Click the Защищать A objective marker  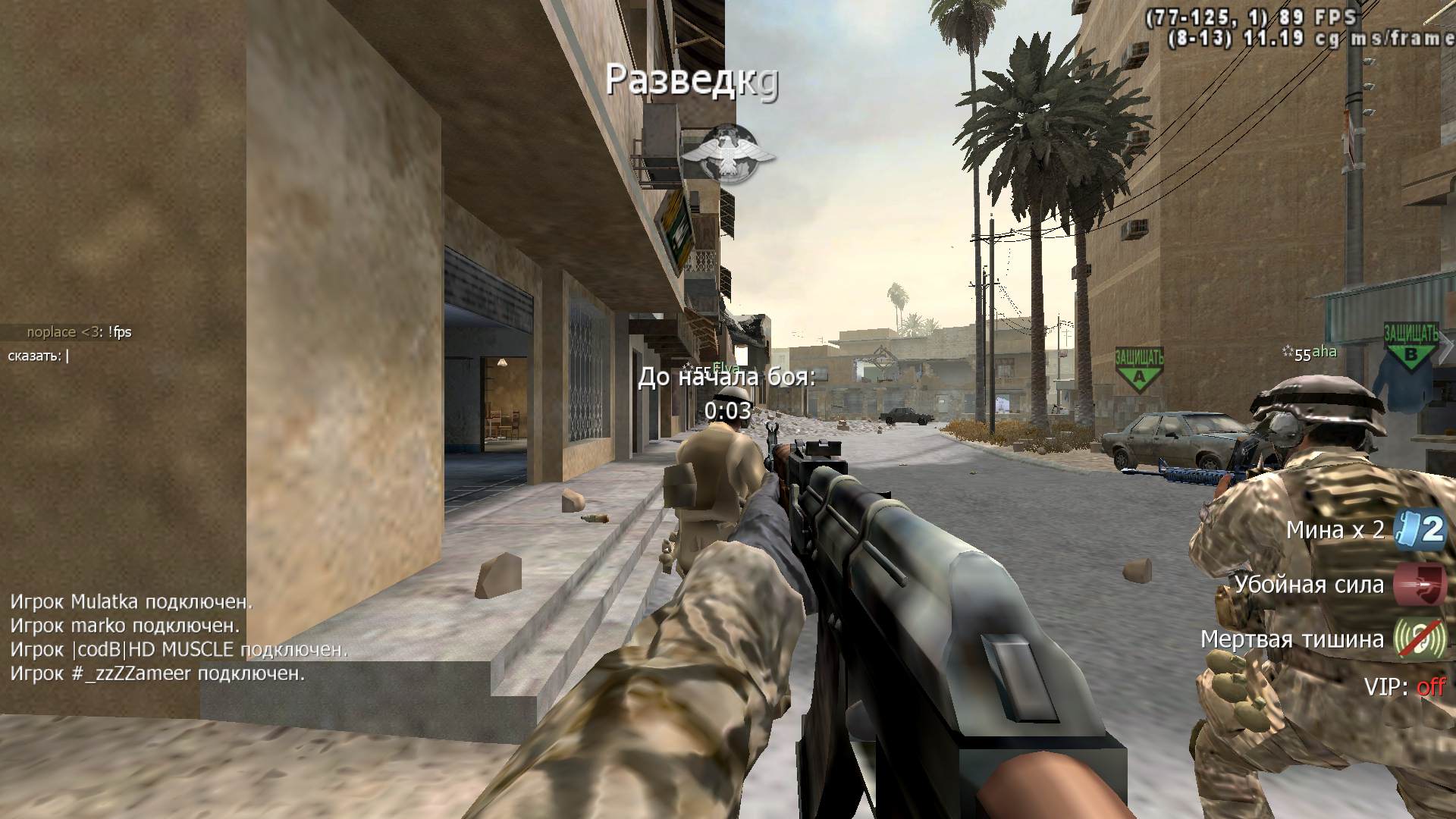coord(1138,369)
